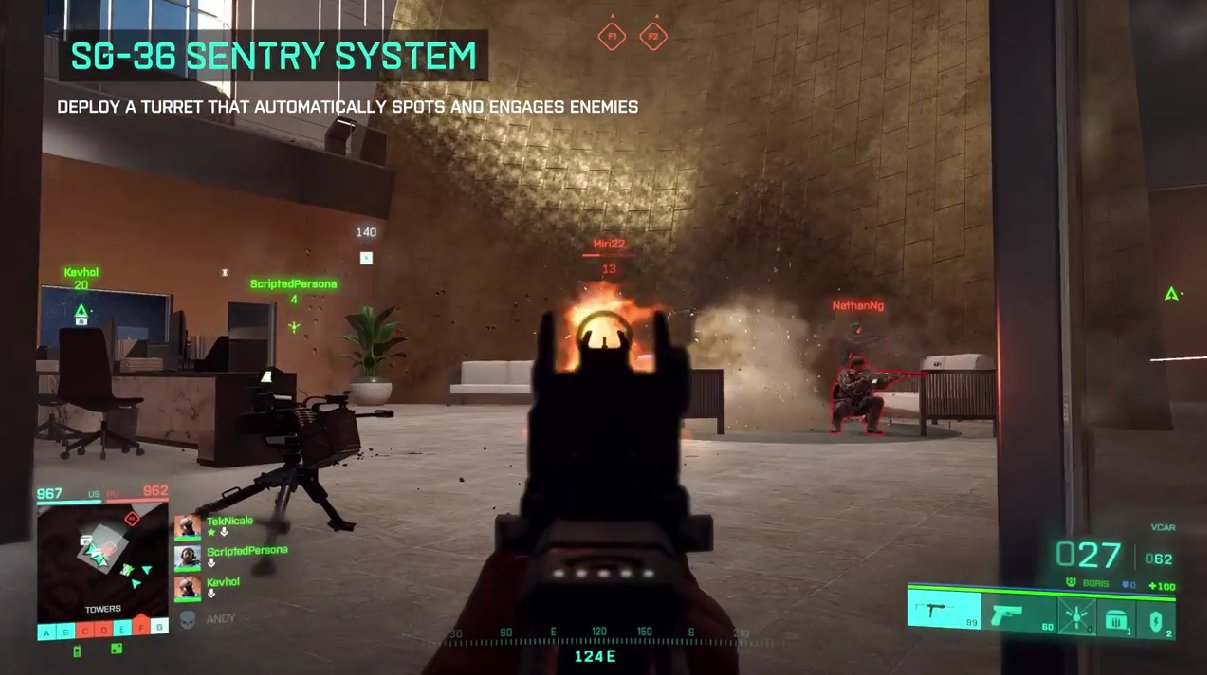This screenshot has width=1207, height=675.
Task: Click the F1 objective marker
Action: click(610, 37)
